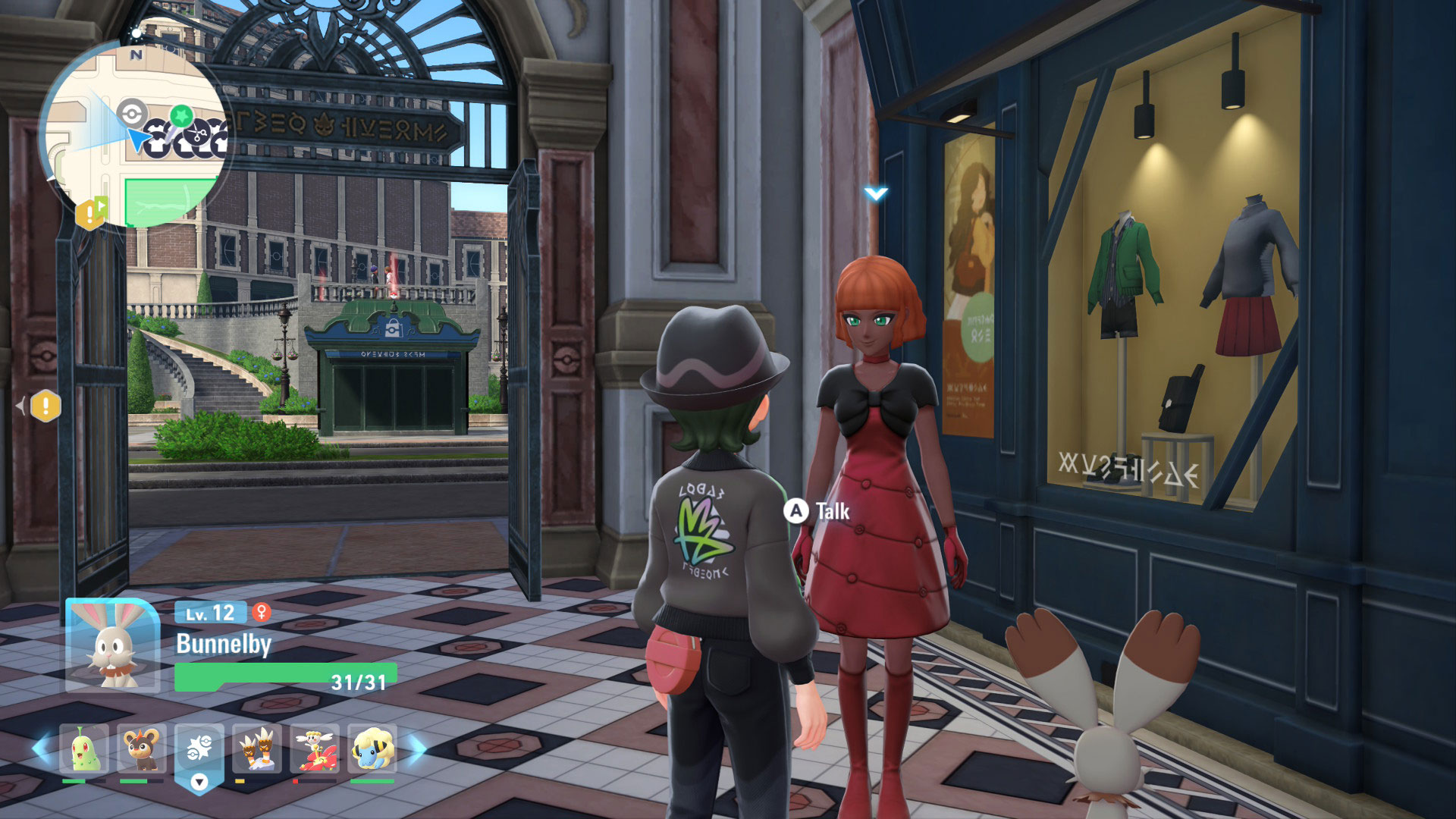
Task: Choose Mareep in the party bar
Action: (372, 749)
